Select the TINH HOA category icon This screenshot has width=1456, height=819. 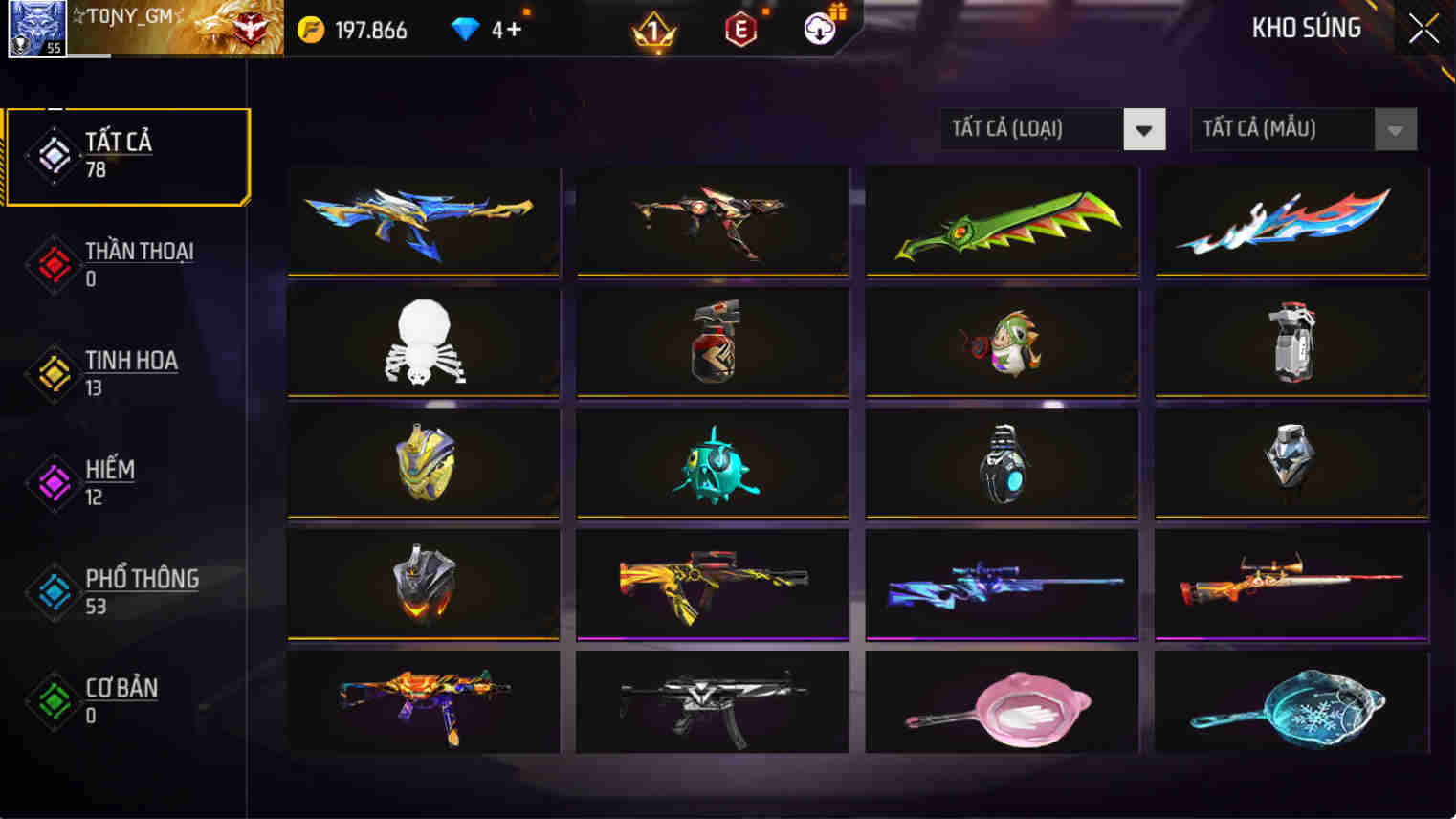pyautogui.click(x=55, y=373)
